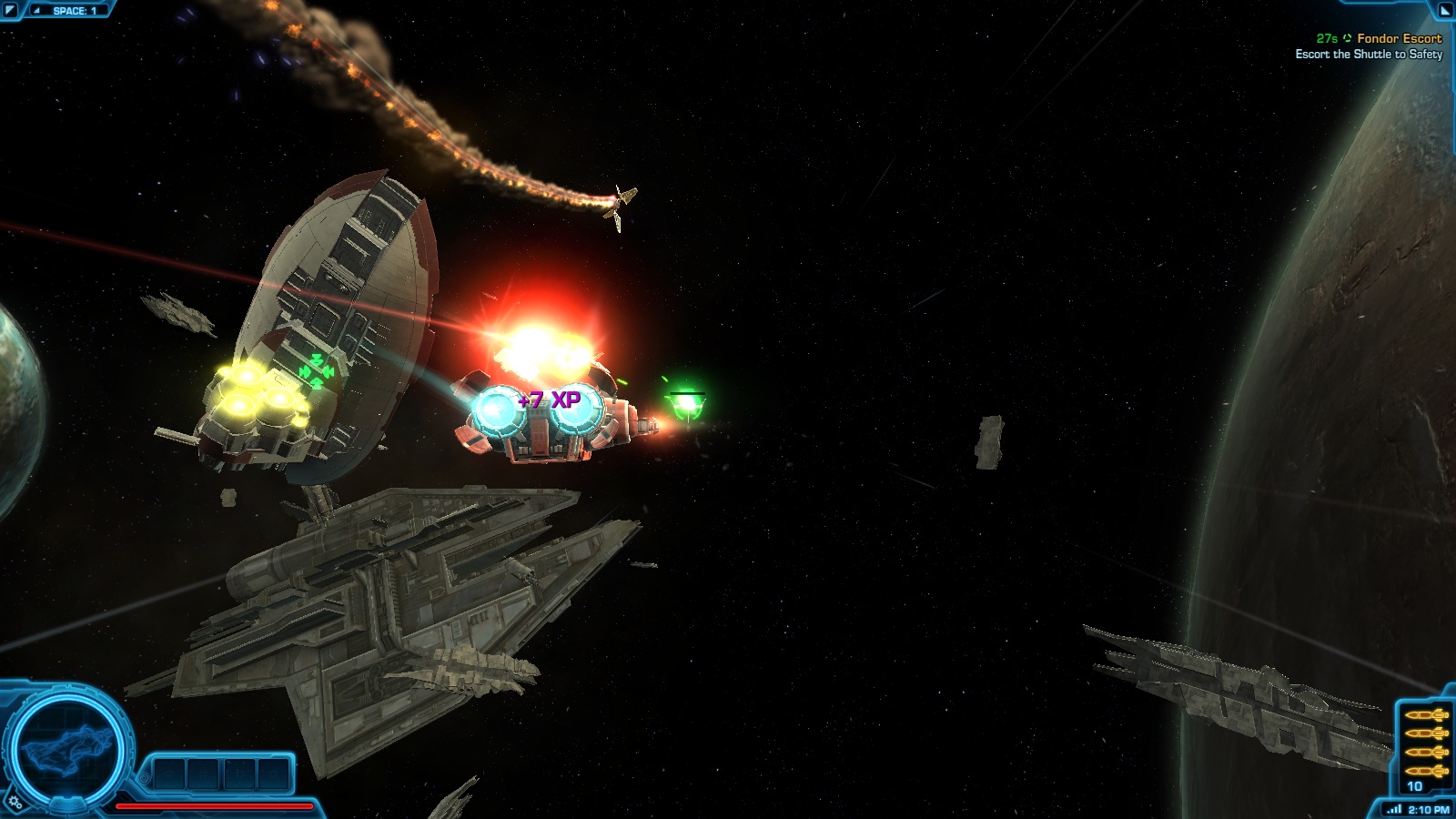The image size is (1456, 819).
Task: Switch to the SPACE: 1 chat tab
Action: (x=75, y=10)
